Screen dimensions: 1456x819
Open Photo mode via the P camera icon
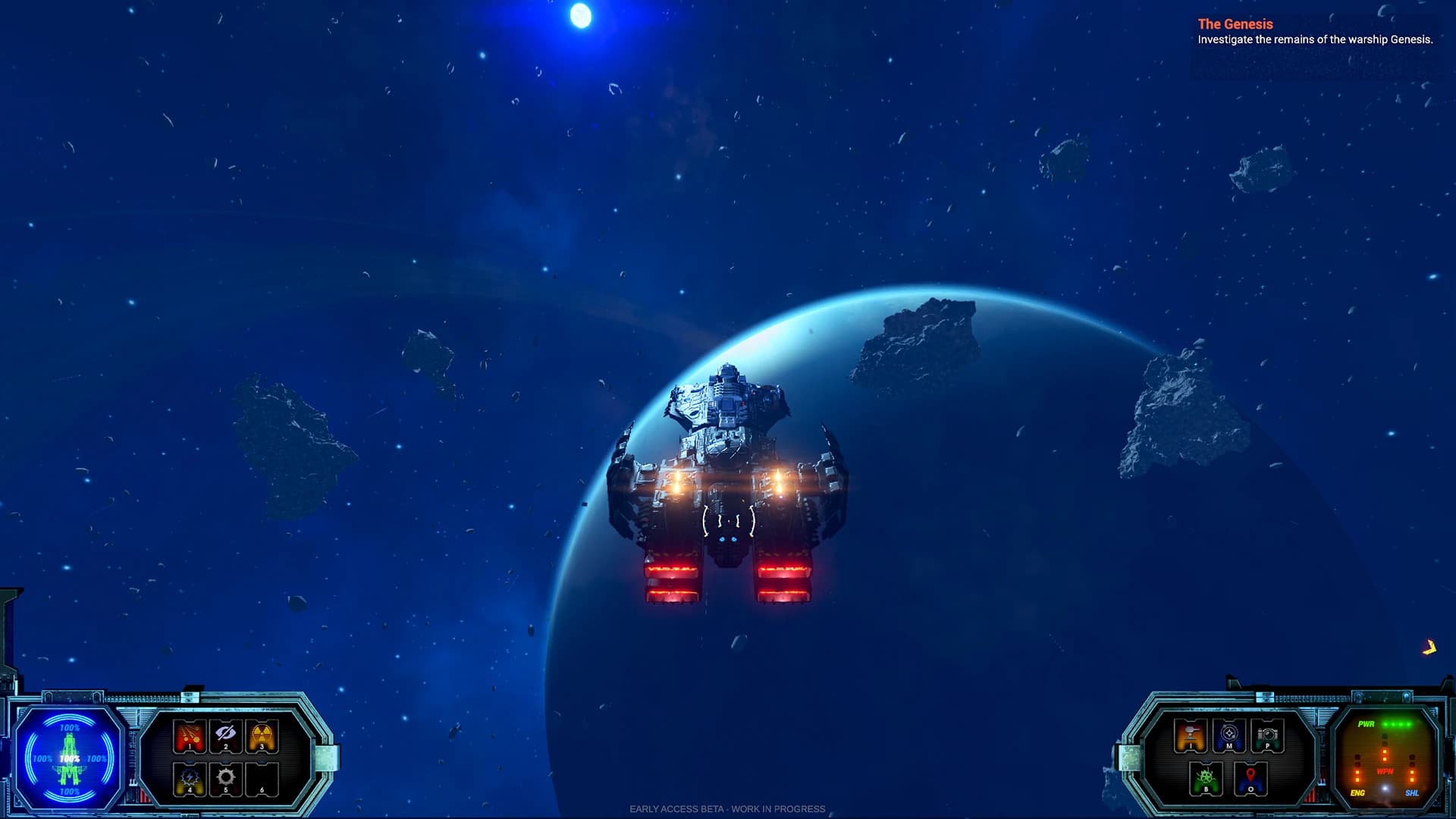[1267, 735]
